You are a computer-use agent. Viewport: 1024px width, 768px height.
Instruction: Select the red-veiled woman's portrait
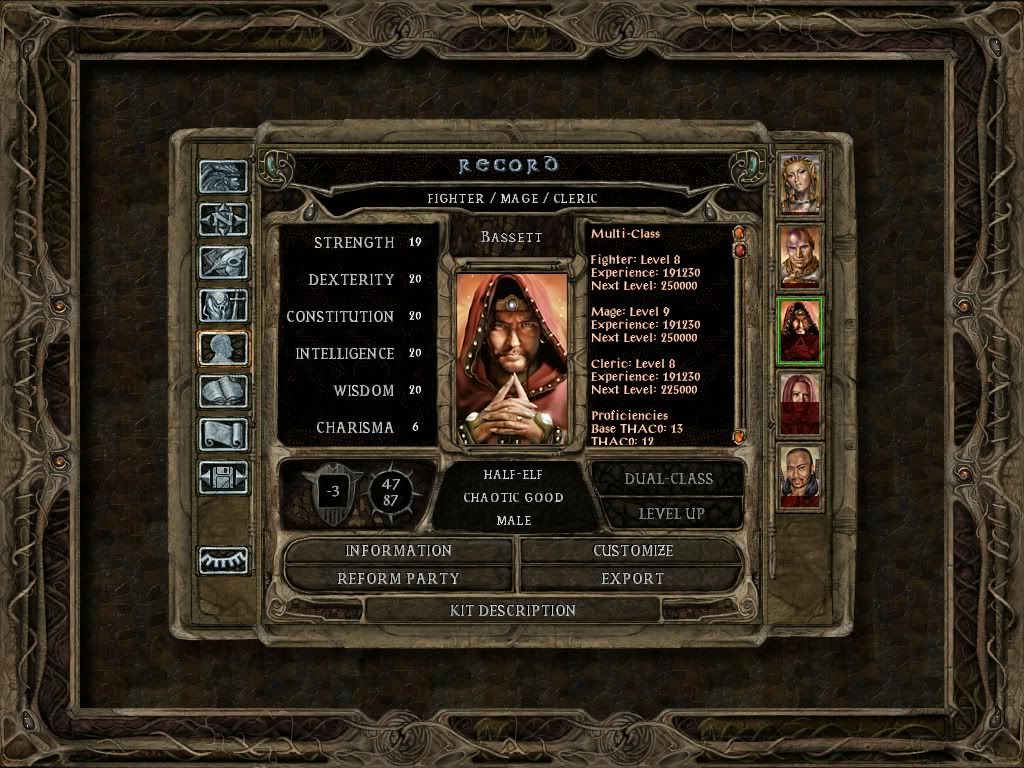click(x=800, y=404)
